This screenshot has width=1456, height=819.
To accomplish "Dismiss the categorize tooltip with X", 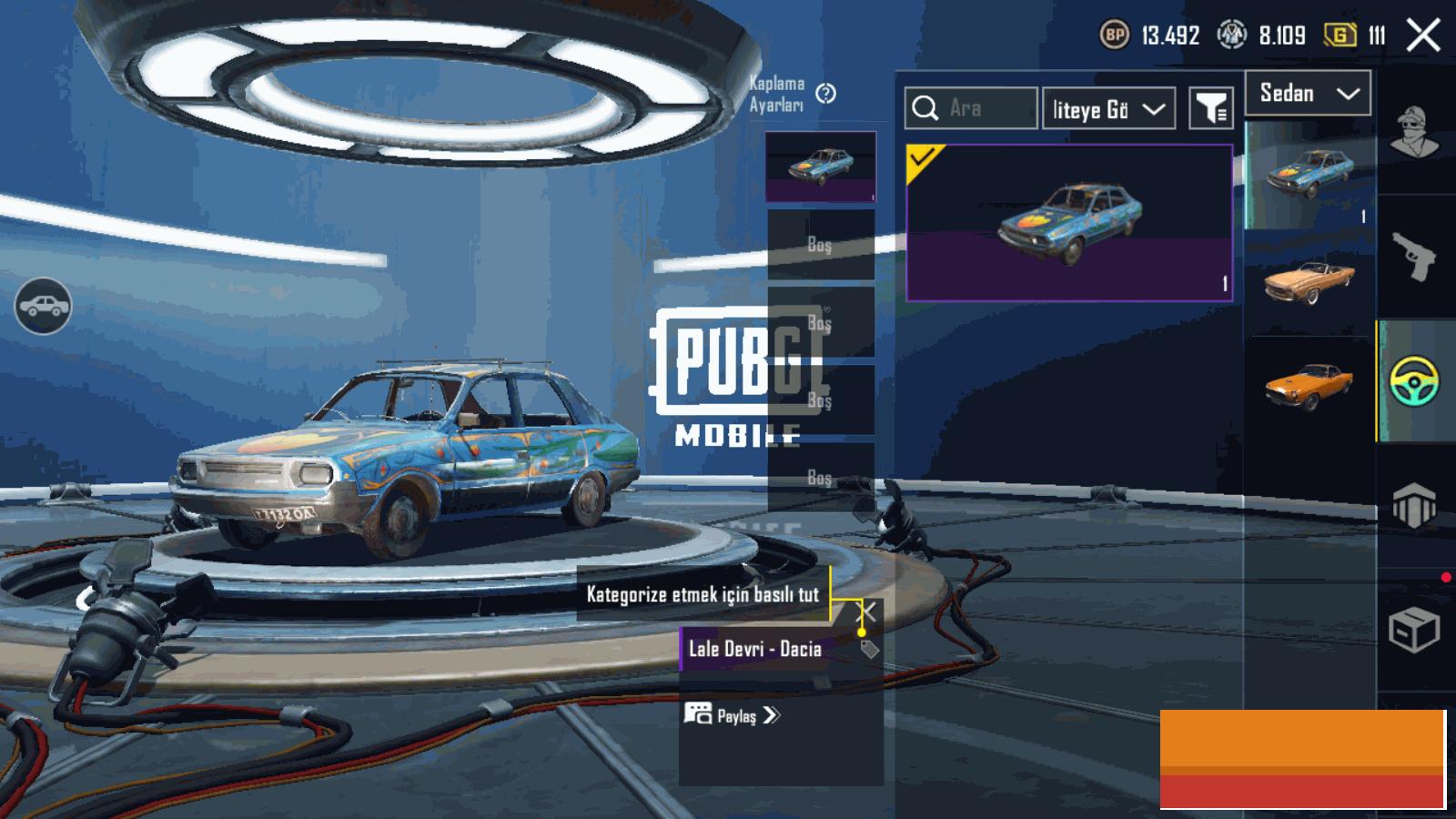I will (x=868, y=612).
